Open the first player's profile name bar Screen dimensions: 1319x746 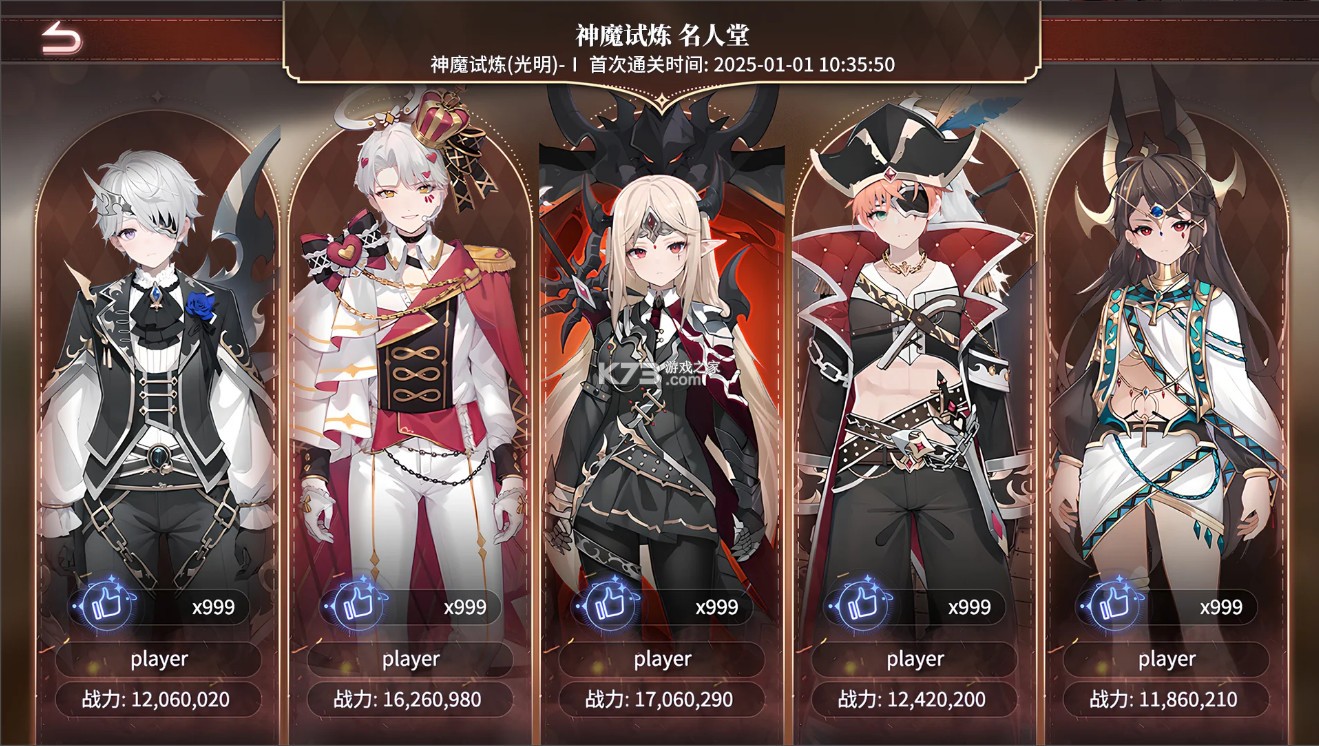coord(158,659)
